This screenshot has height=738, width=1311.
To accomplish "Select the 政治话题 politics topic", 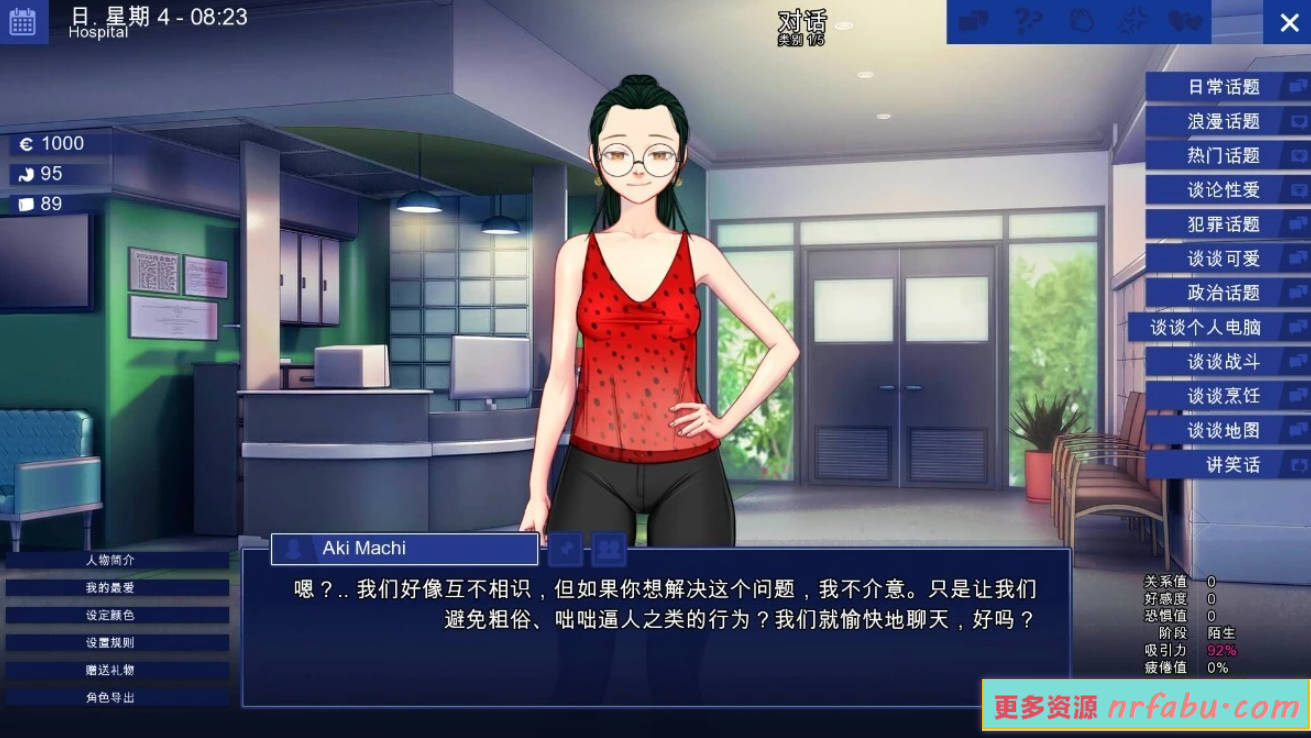I will pos(1227,293).
